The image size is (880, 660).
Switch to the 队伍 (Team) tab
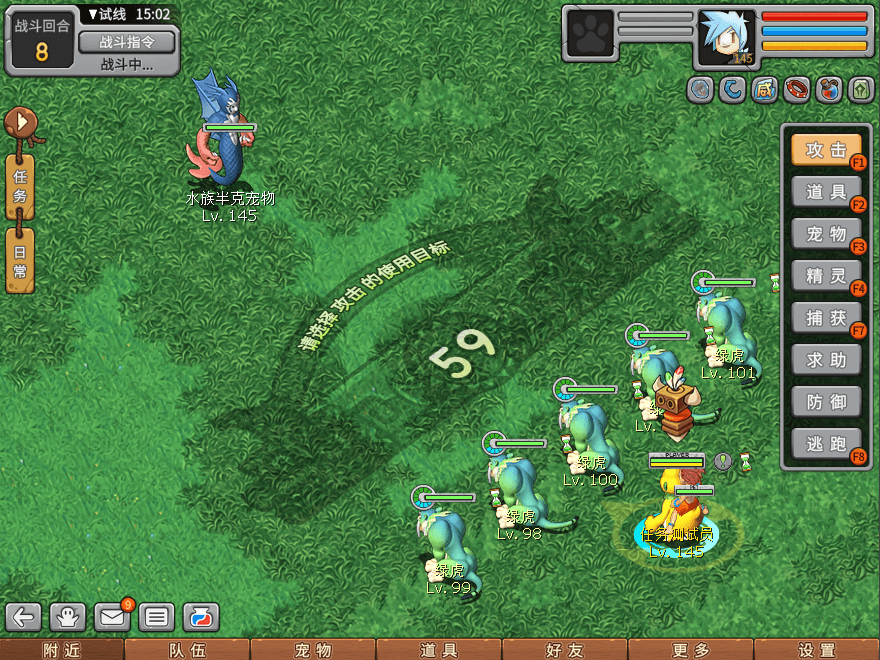pos(187,650)
